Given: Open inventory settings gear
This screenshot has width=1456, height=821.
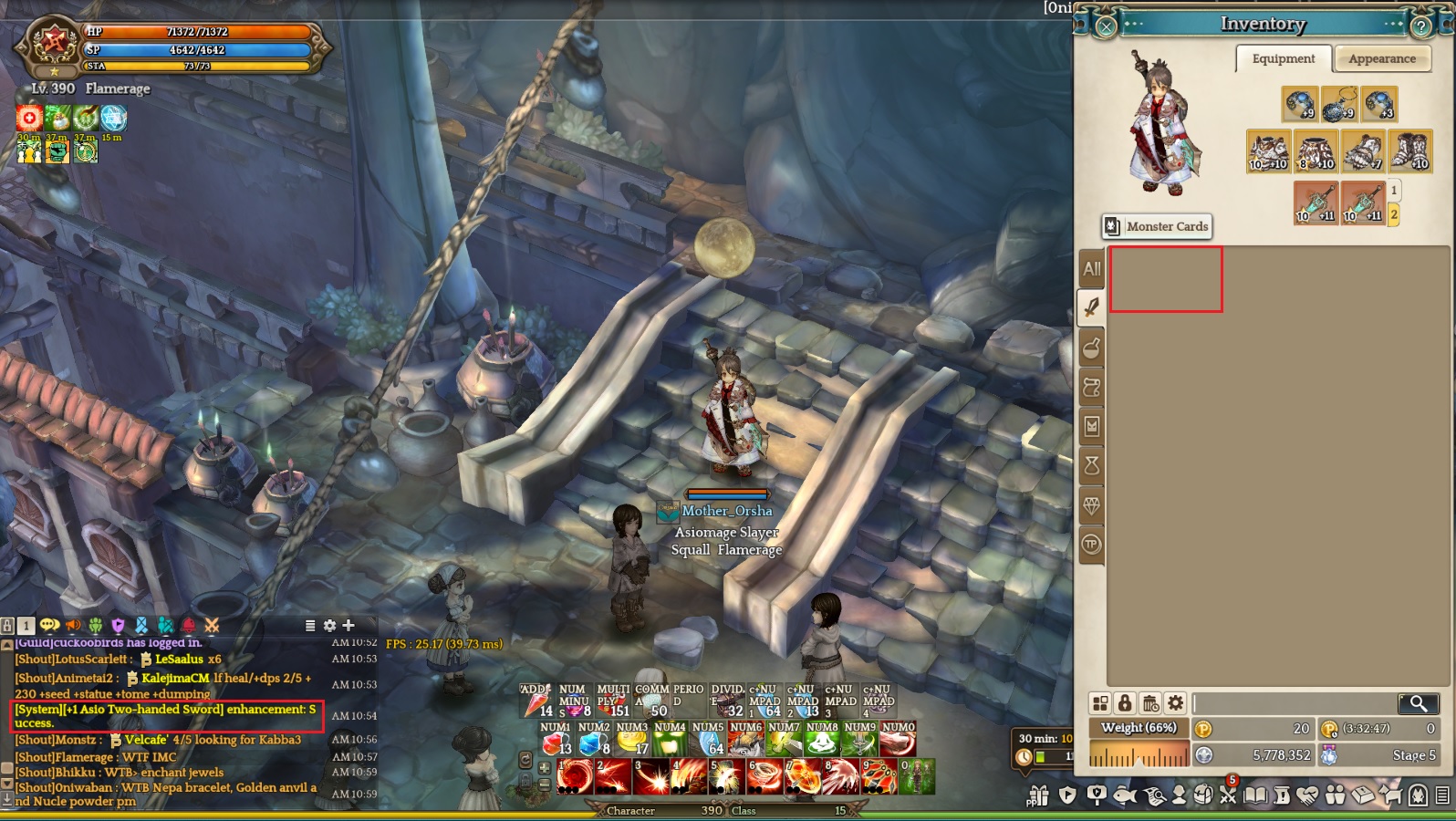Looking at the screenshot, I should point(1176,703).
